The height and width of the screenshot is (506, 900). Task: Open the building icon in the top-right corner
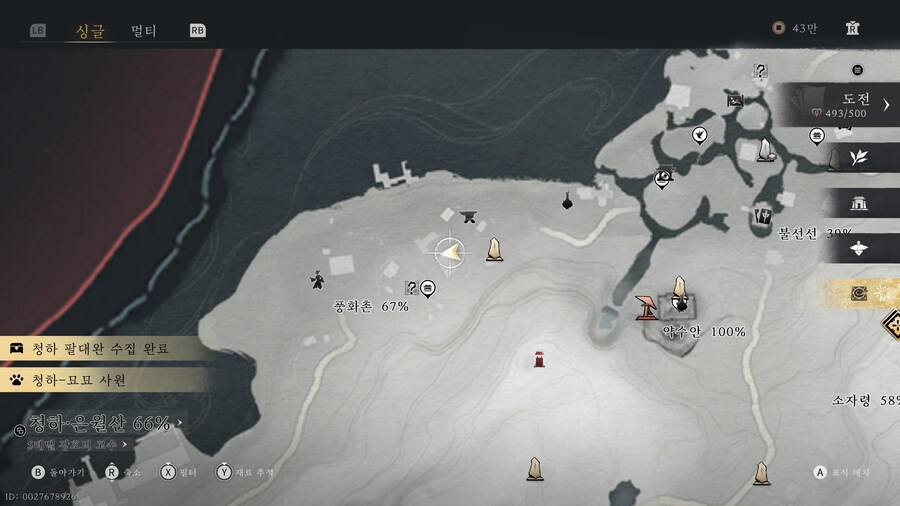point(852,28)
